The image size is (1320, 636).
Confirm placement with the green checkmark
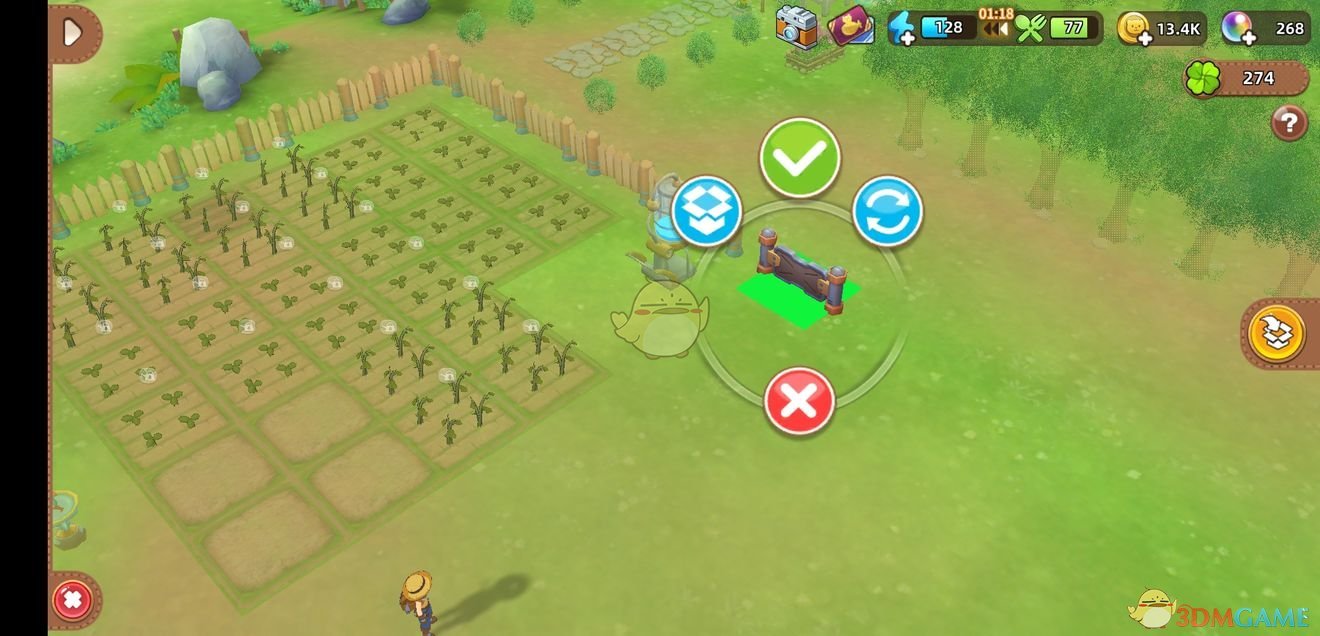click(x=799, y=157)
